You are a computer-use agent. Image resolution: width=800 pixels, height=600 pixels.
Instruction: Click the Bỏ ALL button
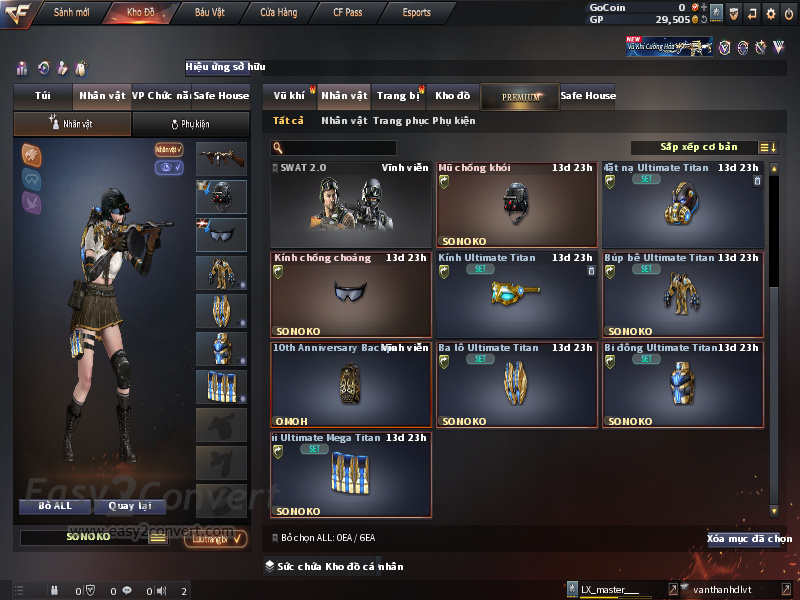[55, 506]
